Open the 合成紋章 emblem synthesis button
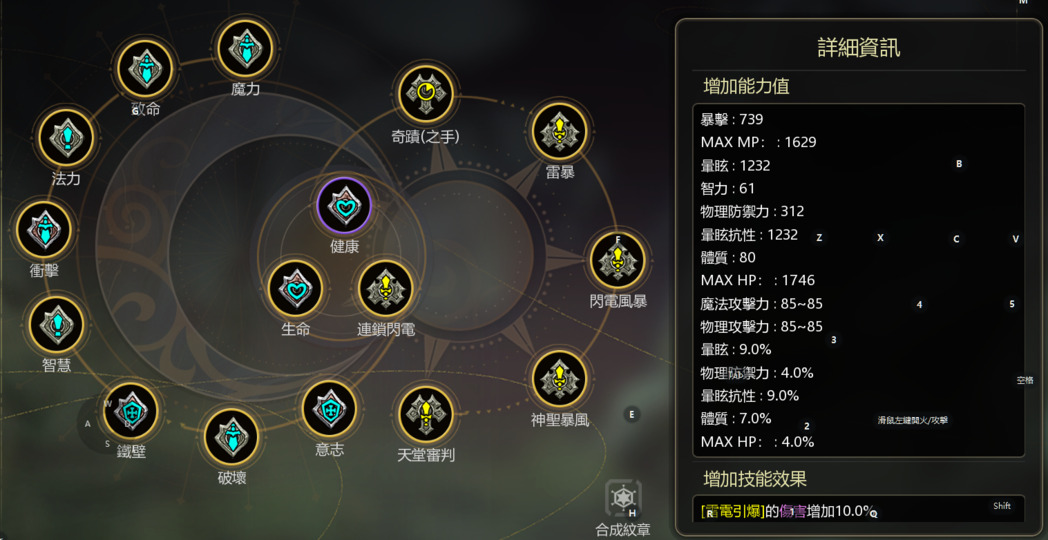The height and width of the screenshot is (540, 1048). 623,498
